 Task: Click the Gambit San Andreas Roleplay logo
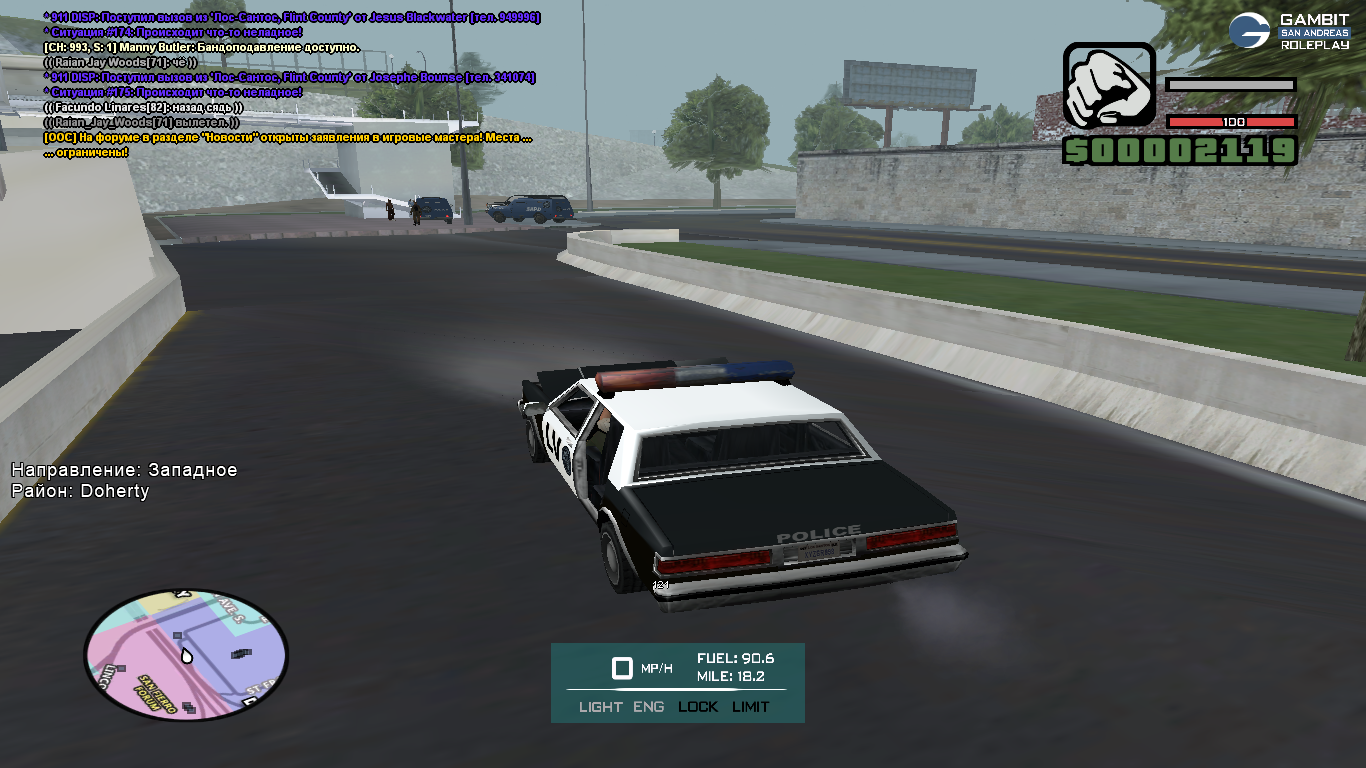pos(1290,32)
